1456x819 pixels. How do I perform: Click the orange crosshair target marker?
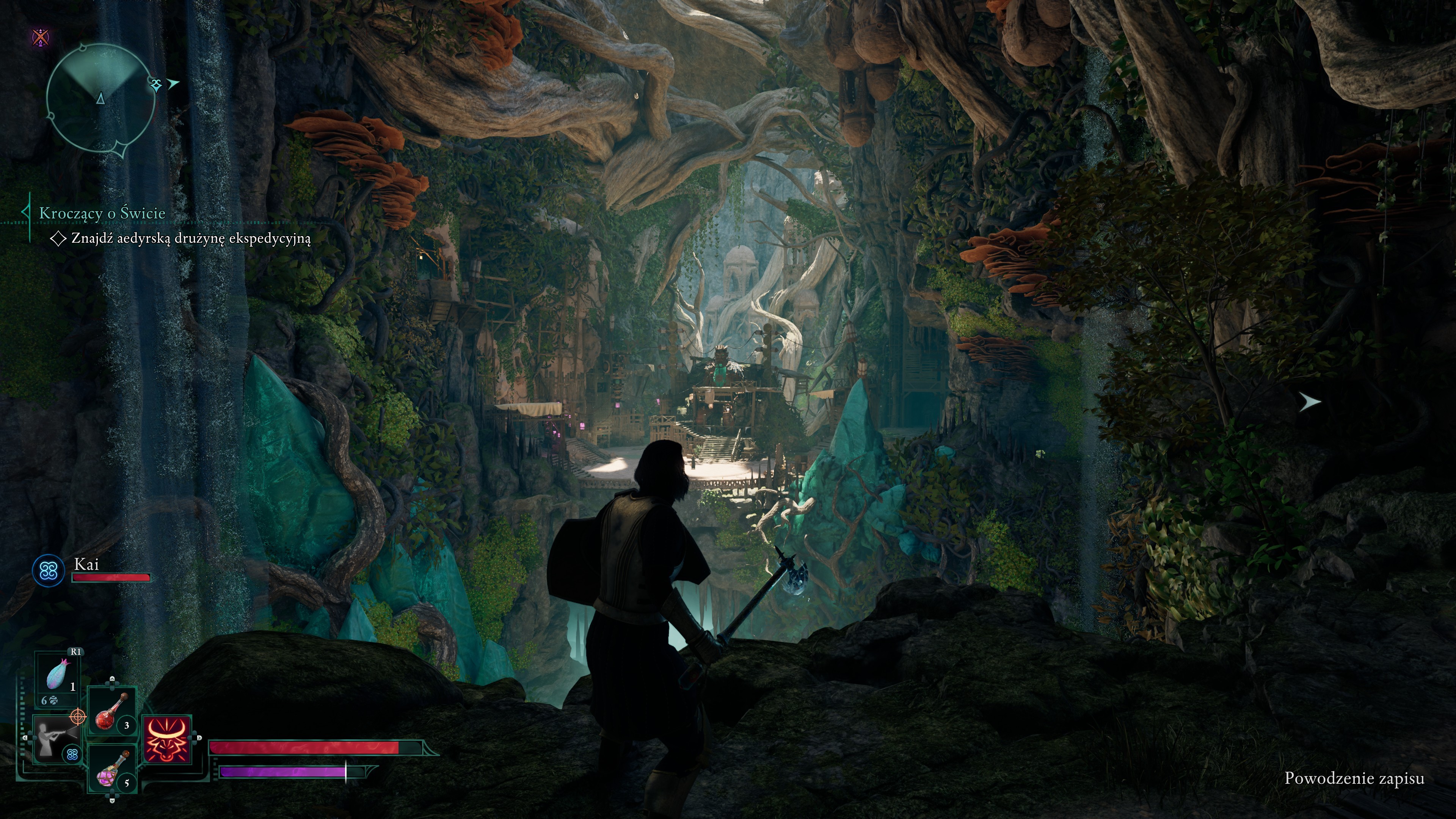[77, 717]
